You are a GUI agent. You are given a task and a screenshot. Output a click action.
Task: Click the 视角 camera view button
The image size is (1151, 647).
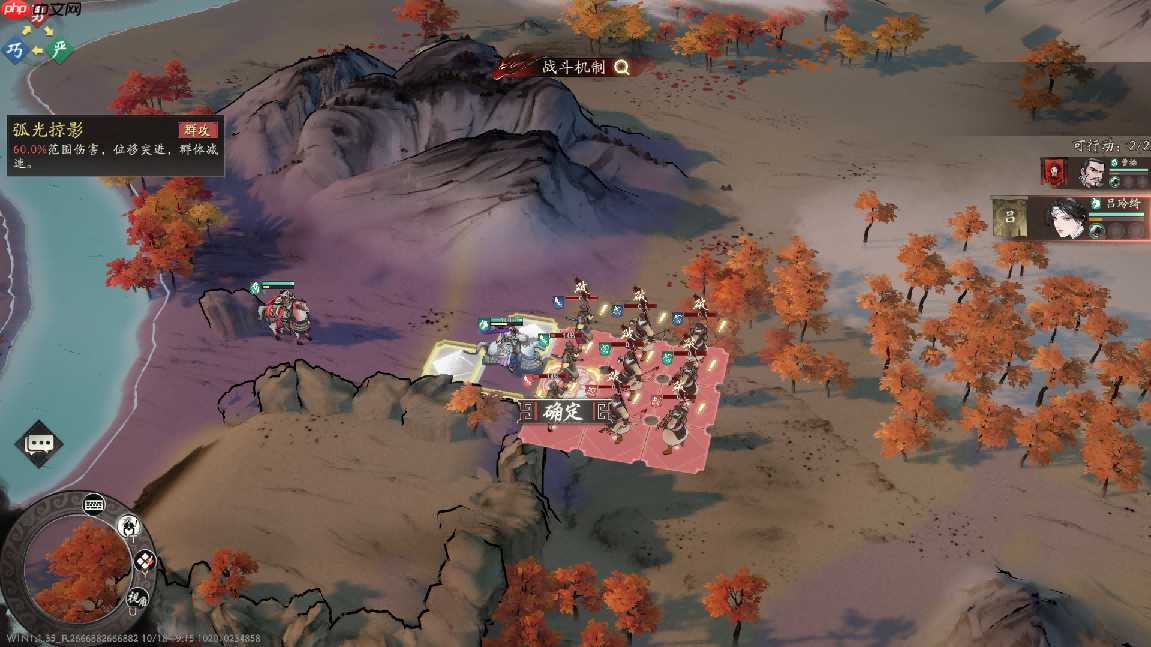coord(137,599)
